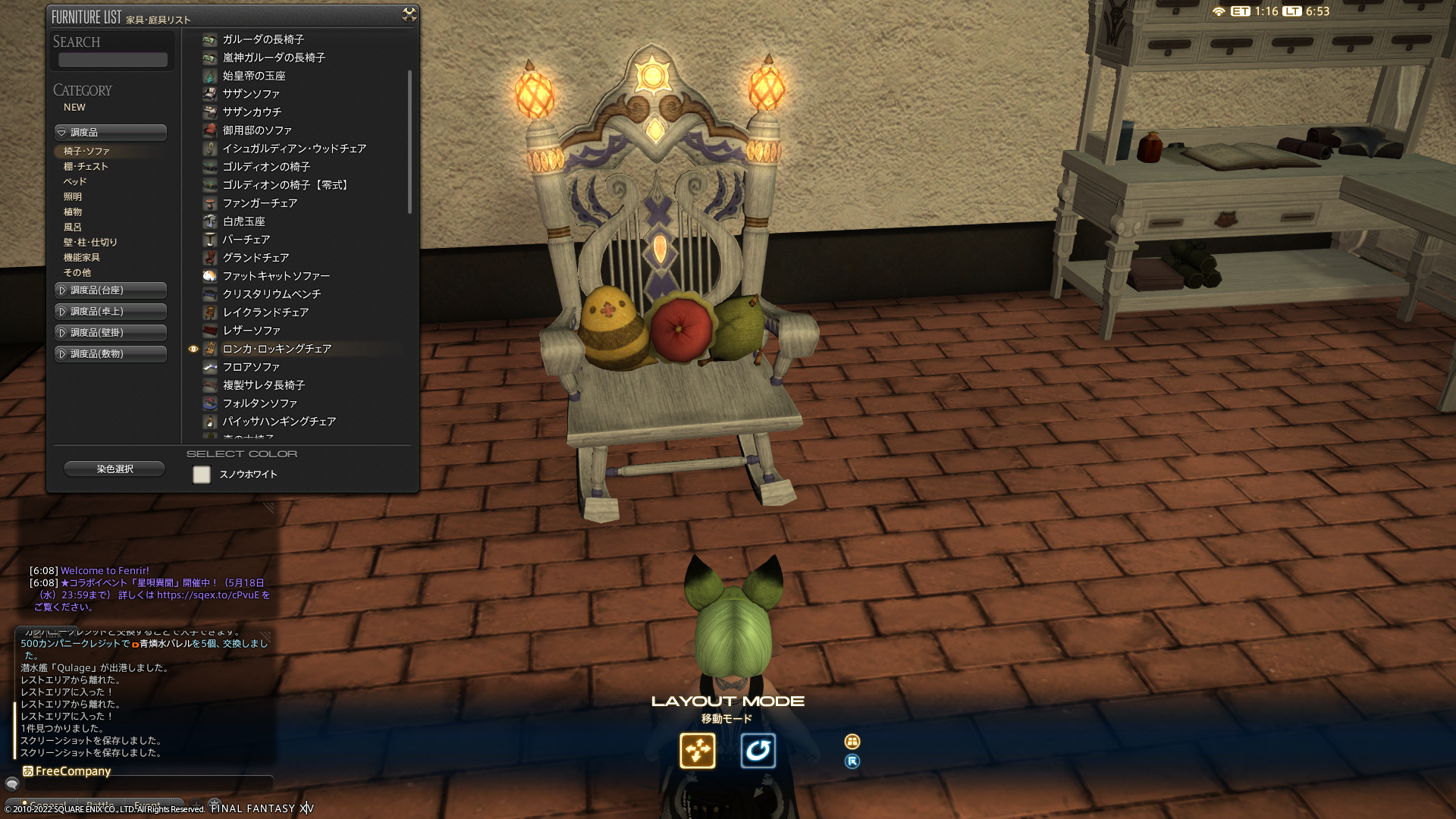Select 白虎玉座 from the list

243,221
